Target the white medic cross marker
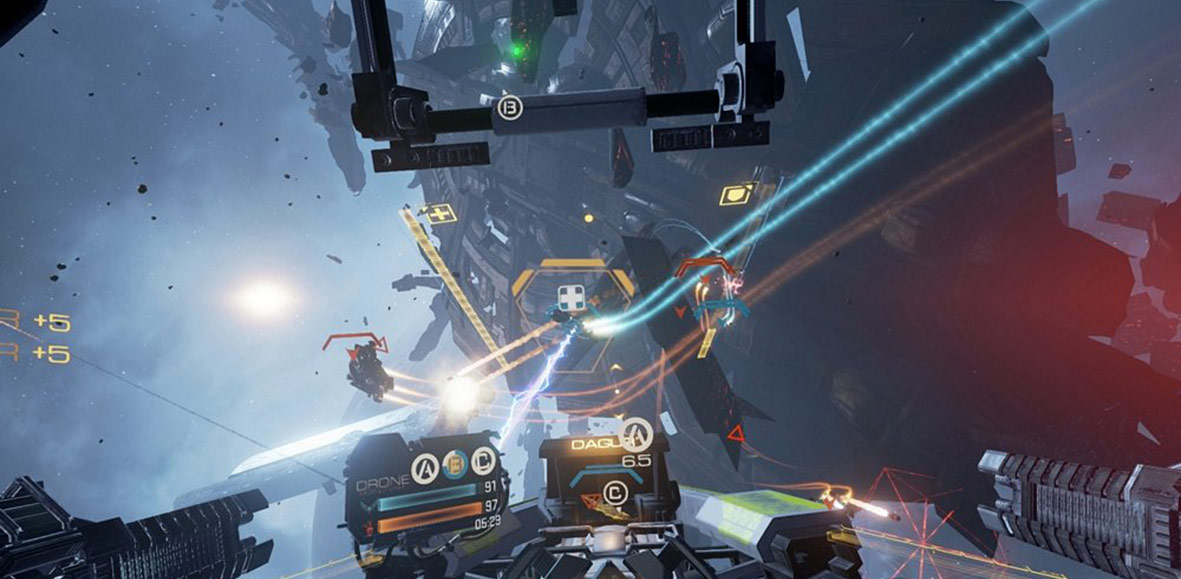This screenshot has height=579, width=1181. click(x=570, y=298)
